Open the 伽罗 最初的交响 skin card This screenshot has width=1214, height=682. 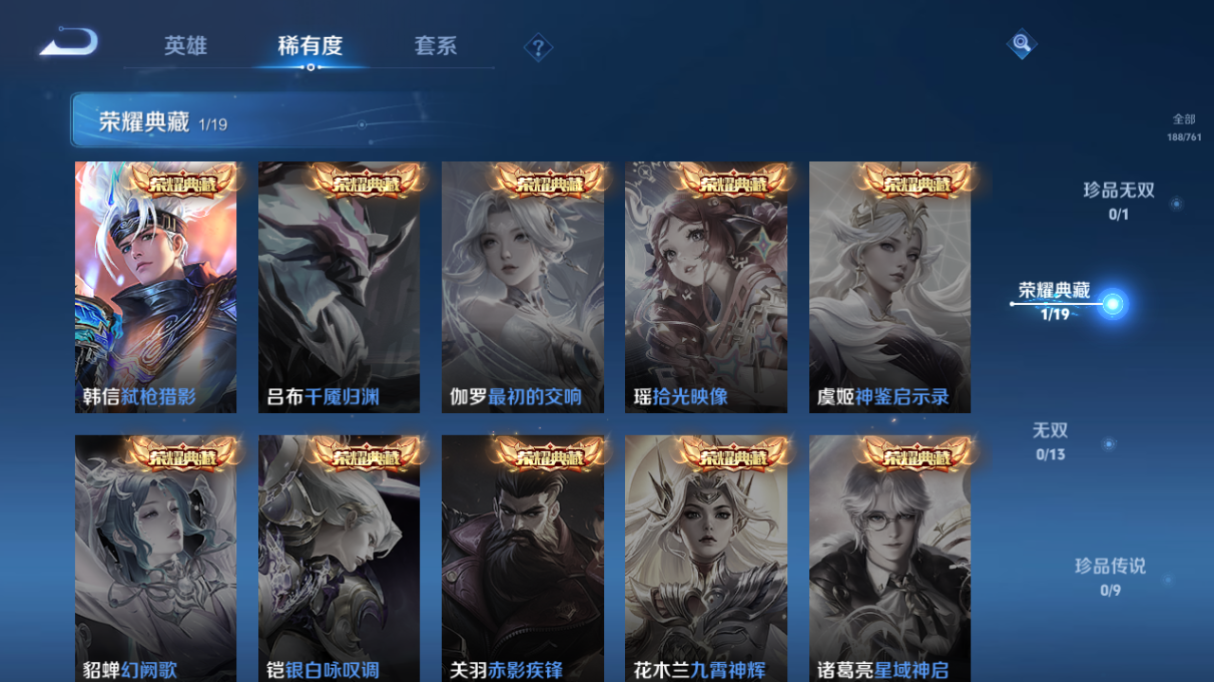522,287
